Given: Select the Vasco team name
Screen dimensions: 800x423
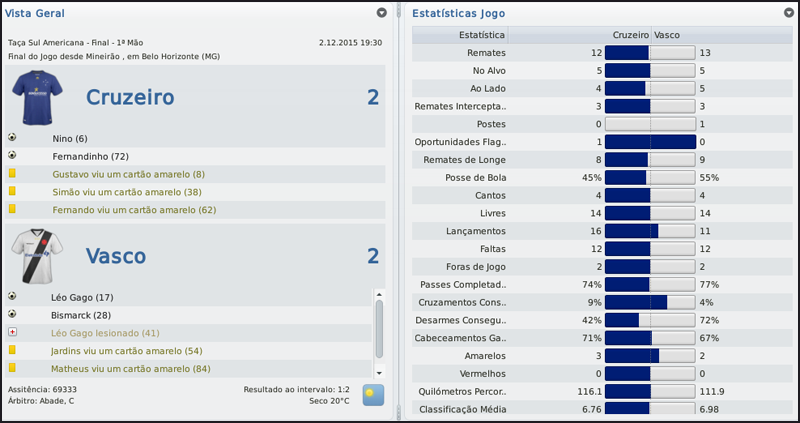Looking at the screenshot, I should click(x=117, y=256).
